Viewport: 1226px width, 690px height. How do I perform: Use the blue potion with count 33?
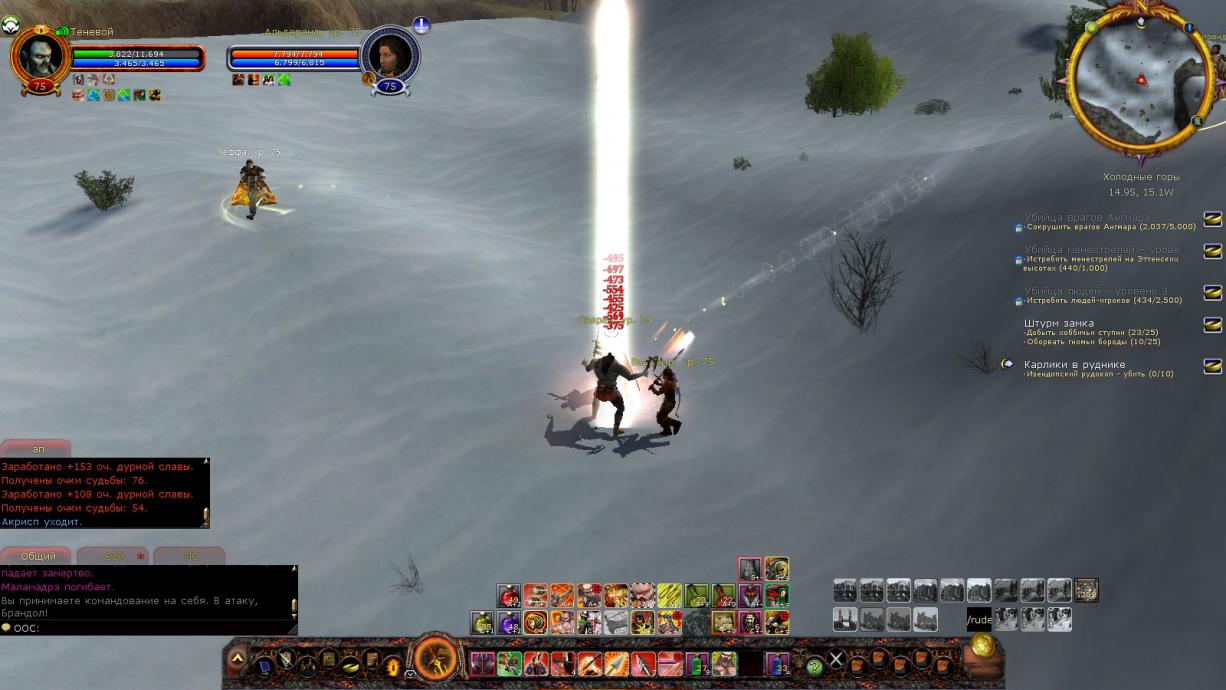[777, 663]
